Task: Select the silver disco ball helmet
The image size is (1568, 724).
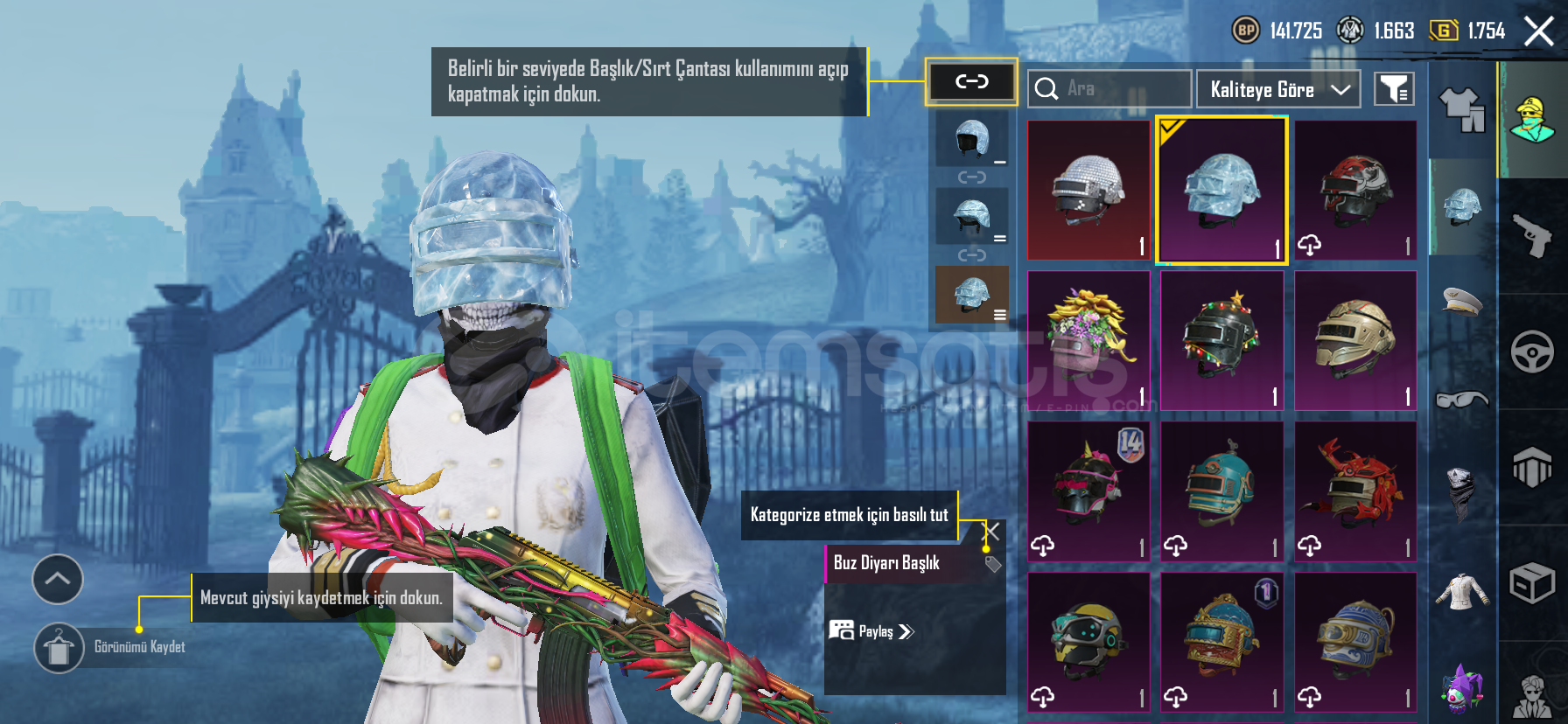Action: pos(1088,191)
